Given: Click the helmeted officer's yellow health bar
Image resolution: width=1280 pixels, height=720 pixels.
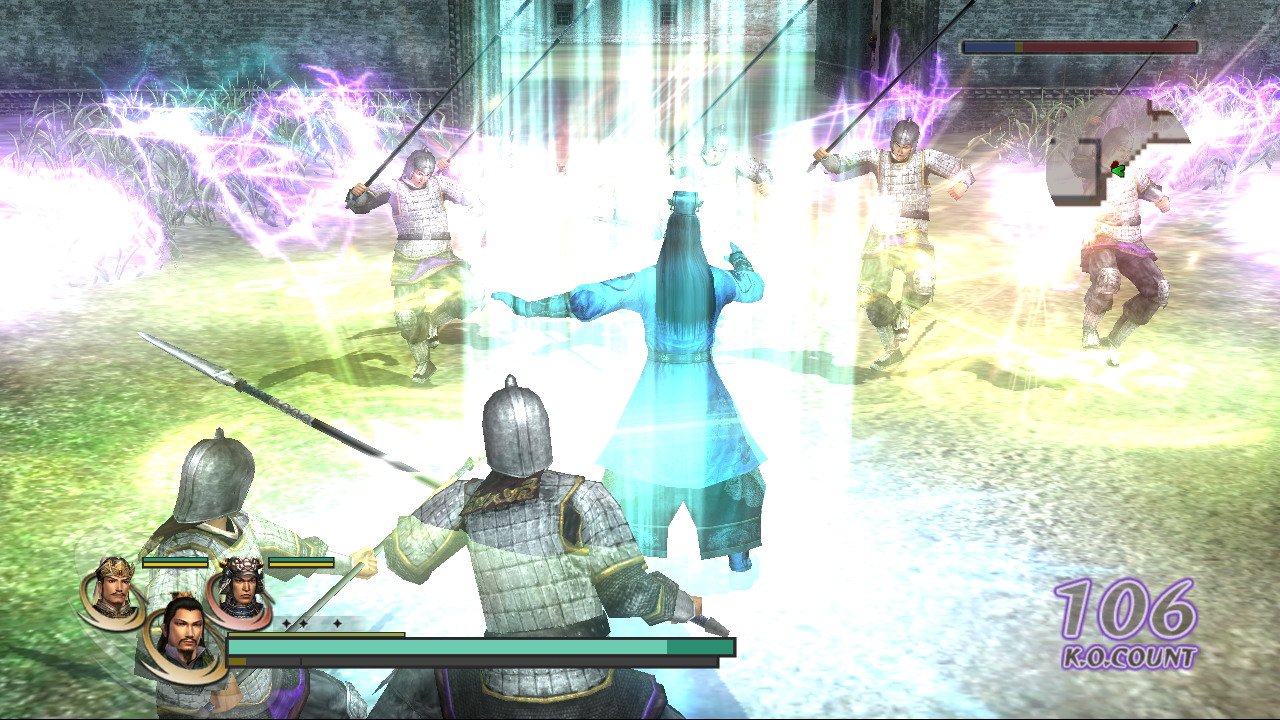Looking at the screenshot, I should point(302,562).
